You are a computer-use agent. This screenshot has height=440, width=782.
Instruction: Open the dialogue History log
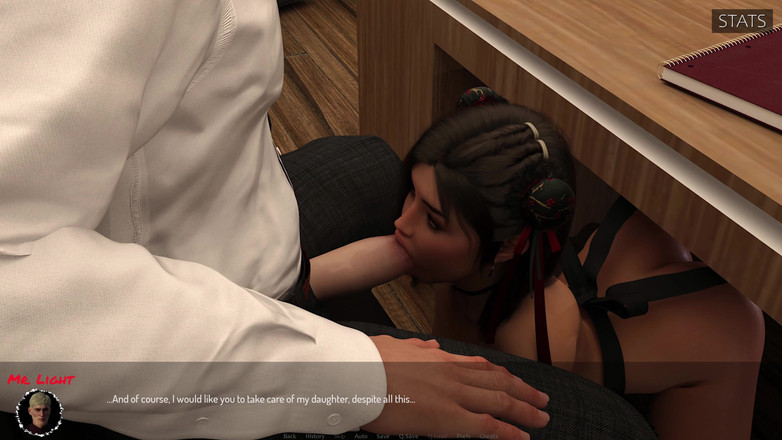(315, 436)
